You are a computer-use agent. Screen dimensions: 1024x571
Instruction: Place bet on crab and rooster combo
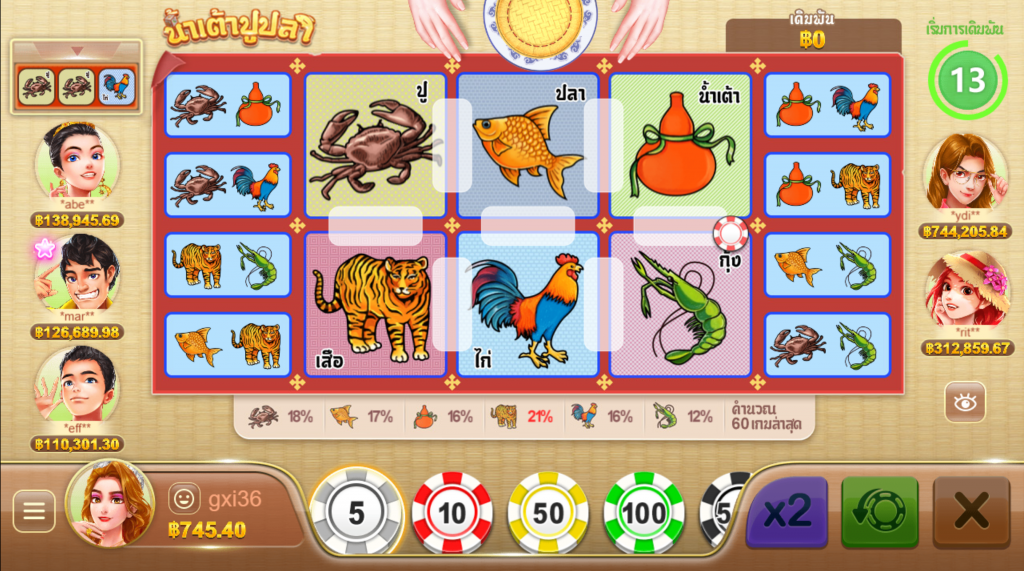point(228,185)
